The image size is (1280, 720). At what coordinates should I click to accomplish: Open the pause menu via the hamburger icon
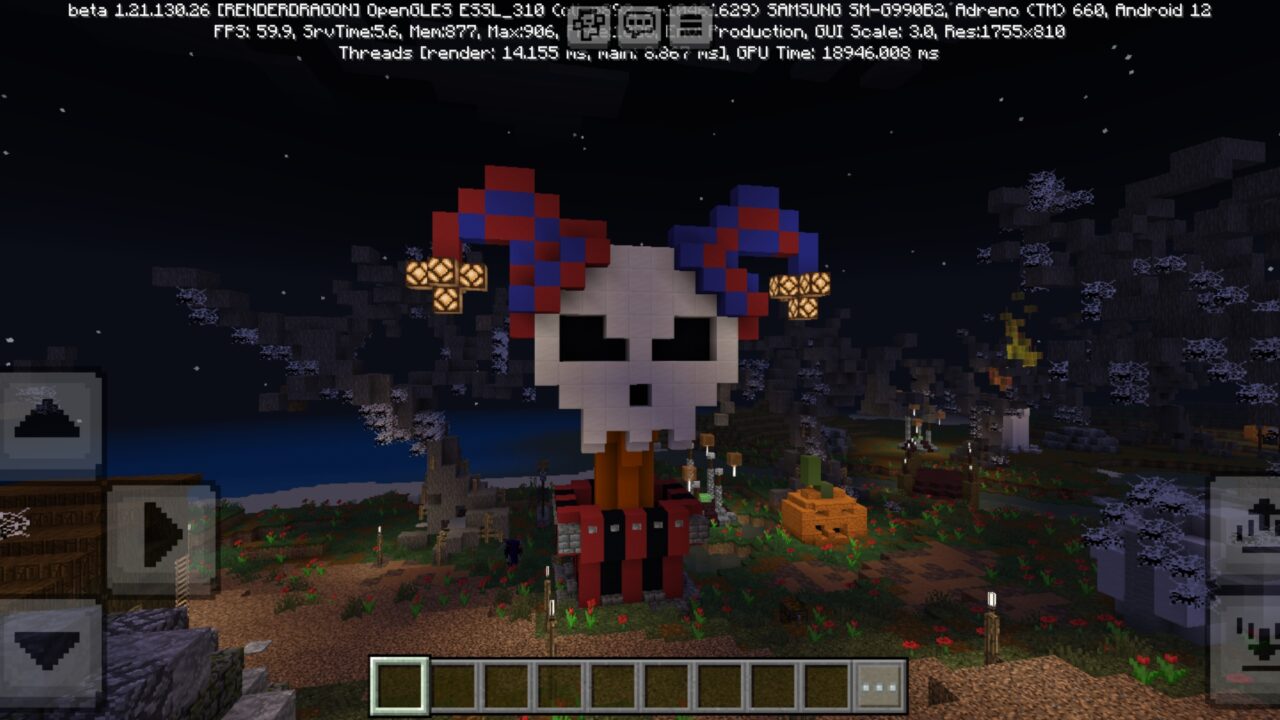[x=690, y=22]
